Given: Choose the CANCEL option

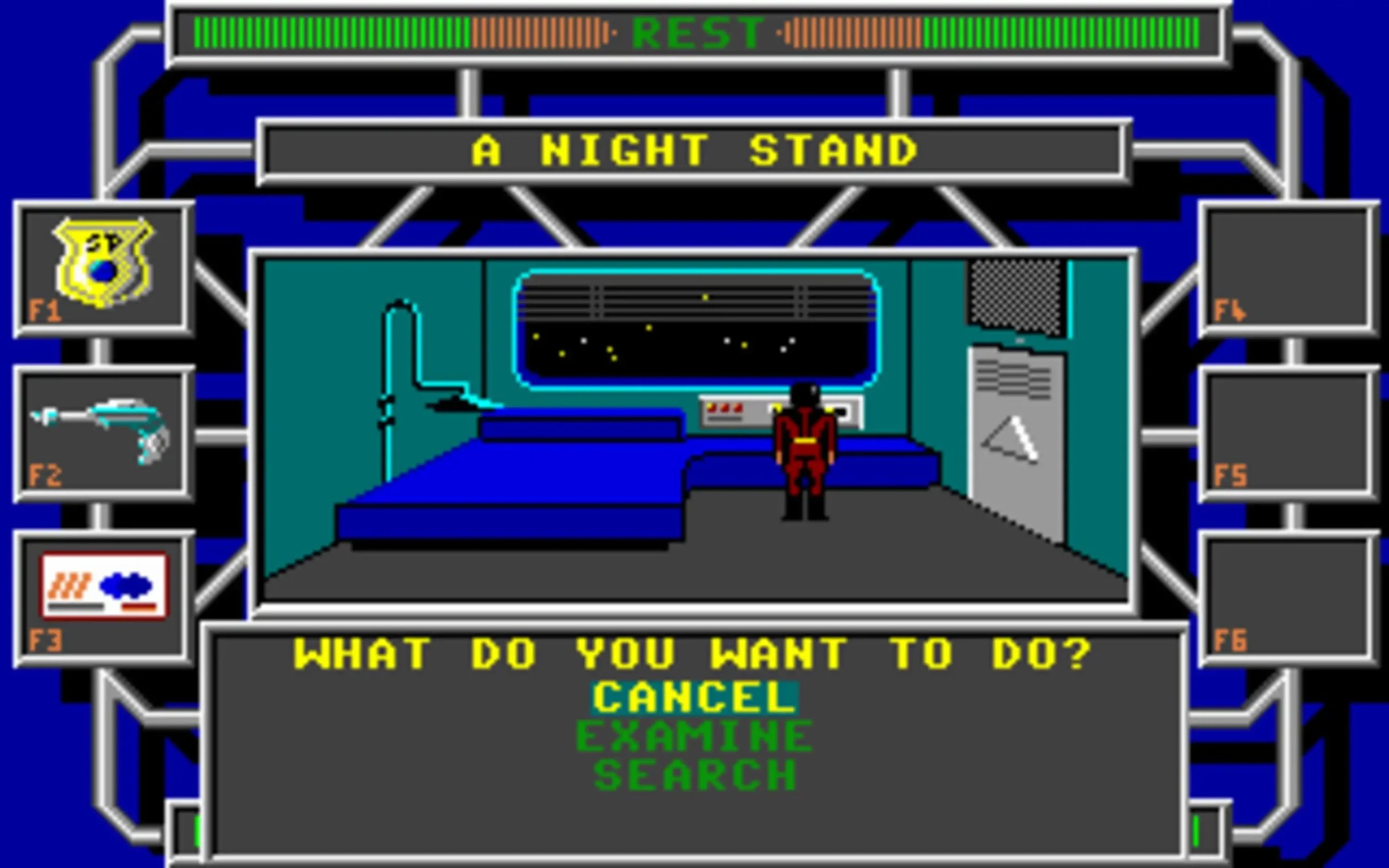Looking at the screenshot, I should [694, 698].
